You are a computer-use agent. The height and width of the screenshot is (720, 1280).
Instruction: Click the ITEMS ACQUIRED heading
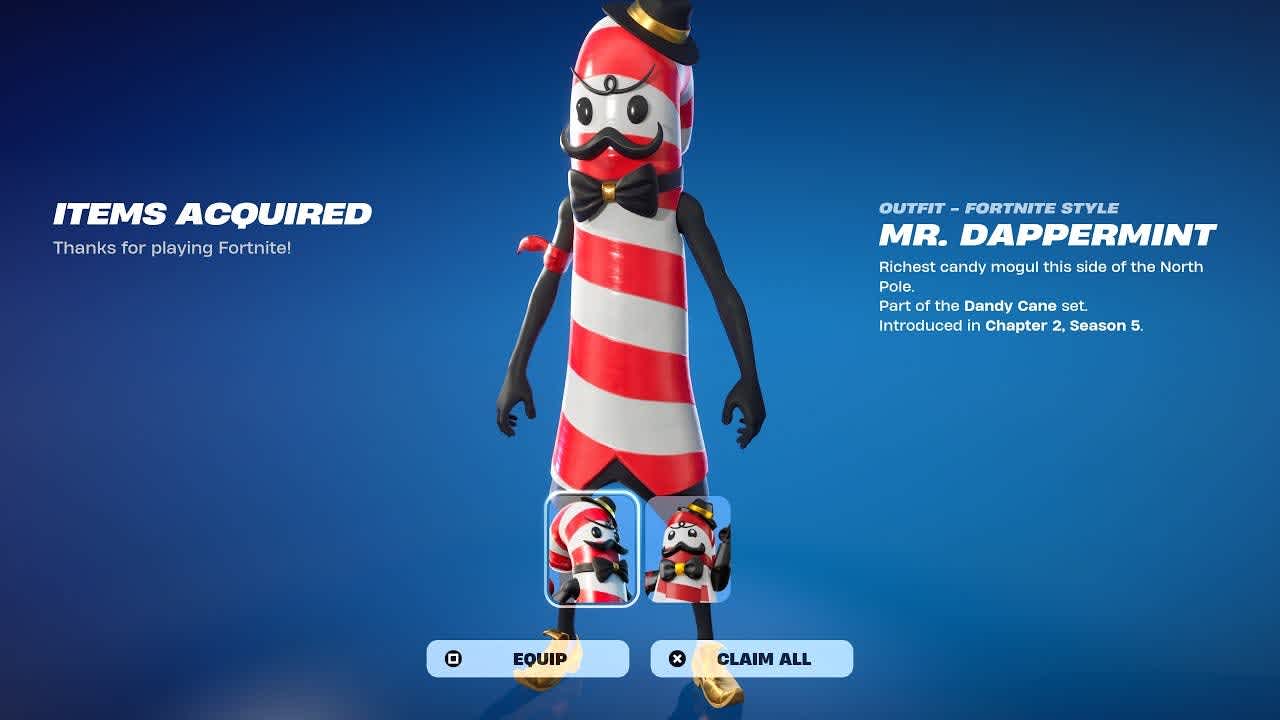212,213
